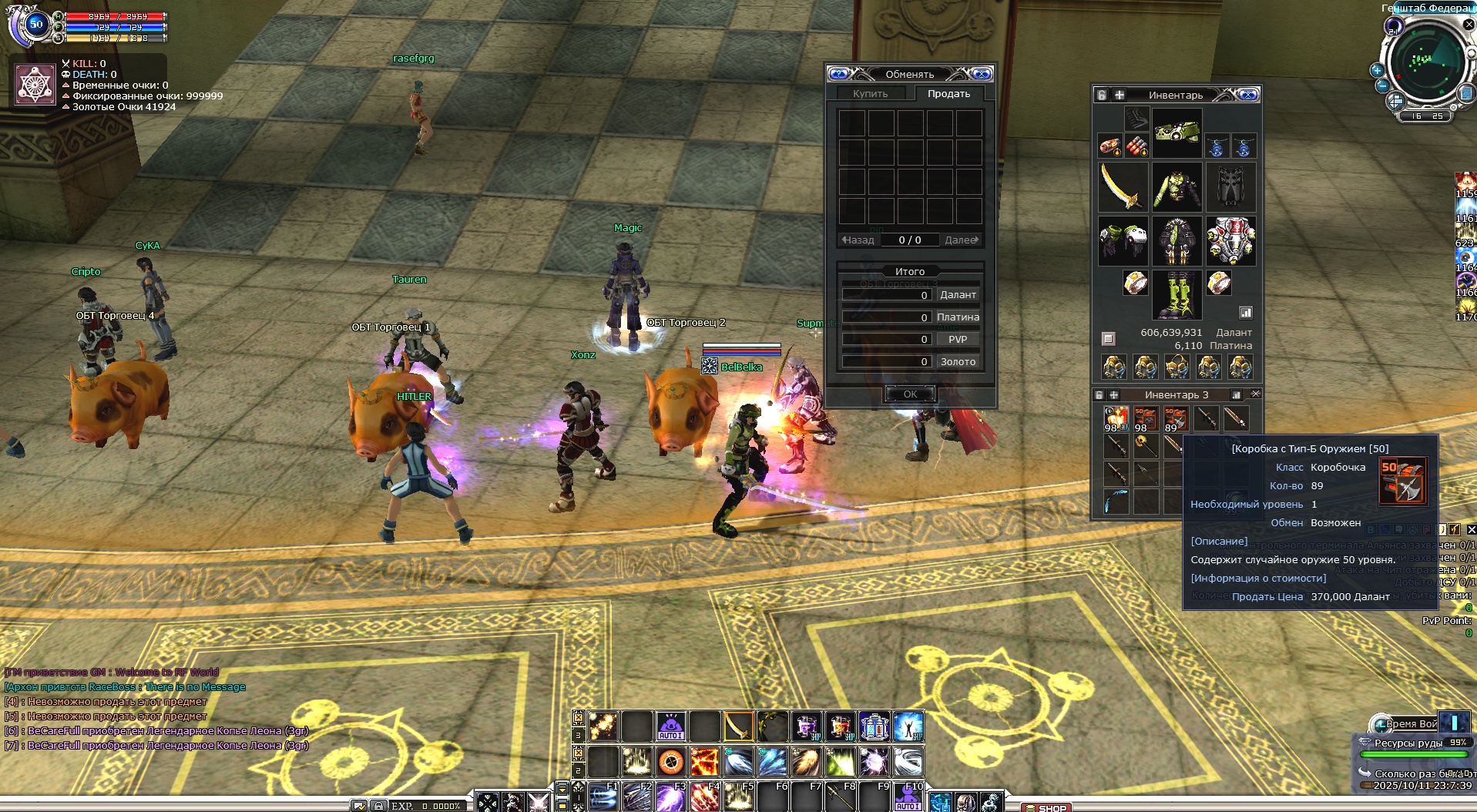Viewport: 1477px width, 812px height.
Task: Close the Инвентарь equipment window
Action: coord(1249,95)
